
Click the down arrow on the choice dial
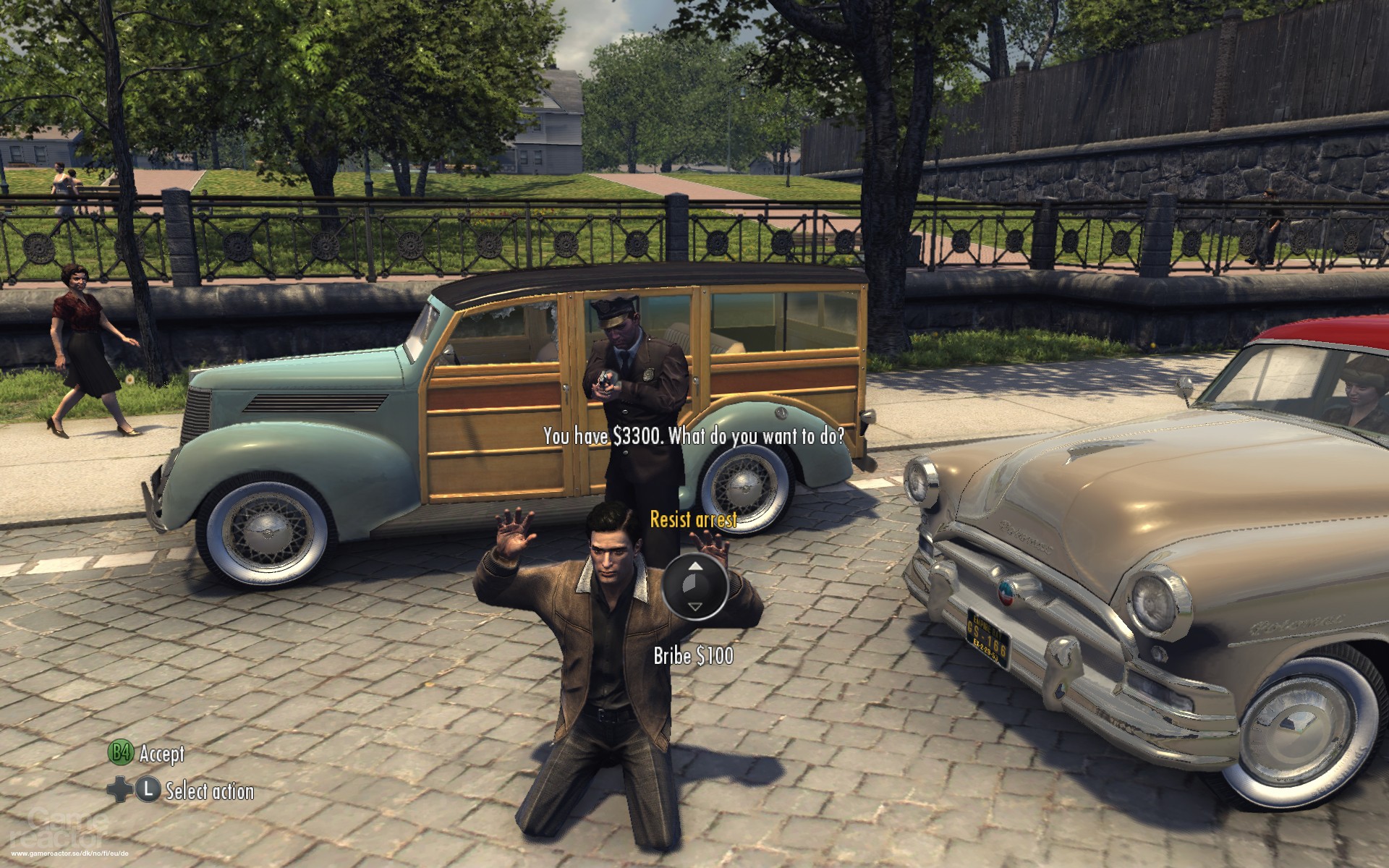coord(694,607)
